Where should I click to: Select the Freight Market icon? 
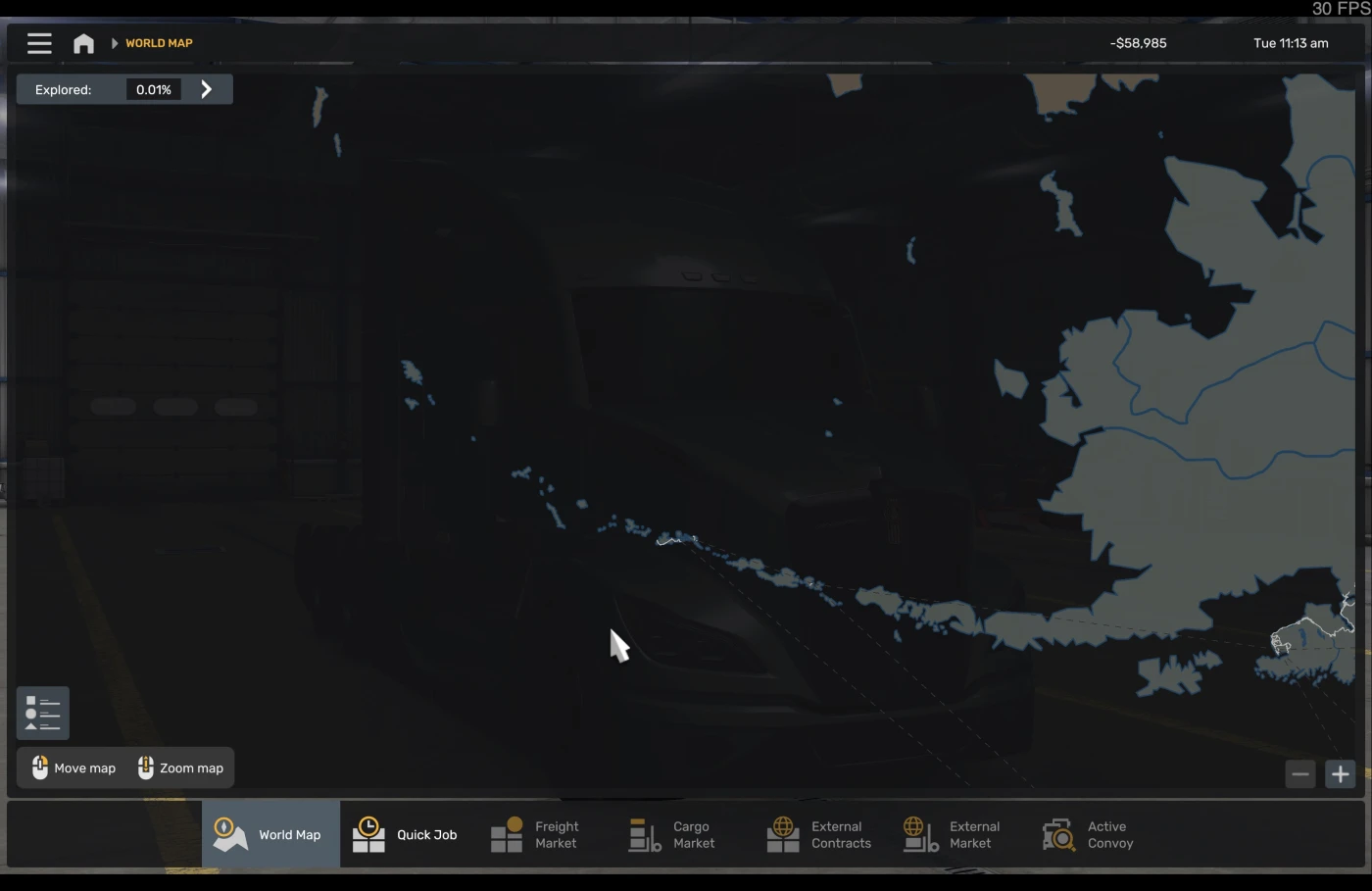pyautogui.click(x=508, y=832)
